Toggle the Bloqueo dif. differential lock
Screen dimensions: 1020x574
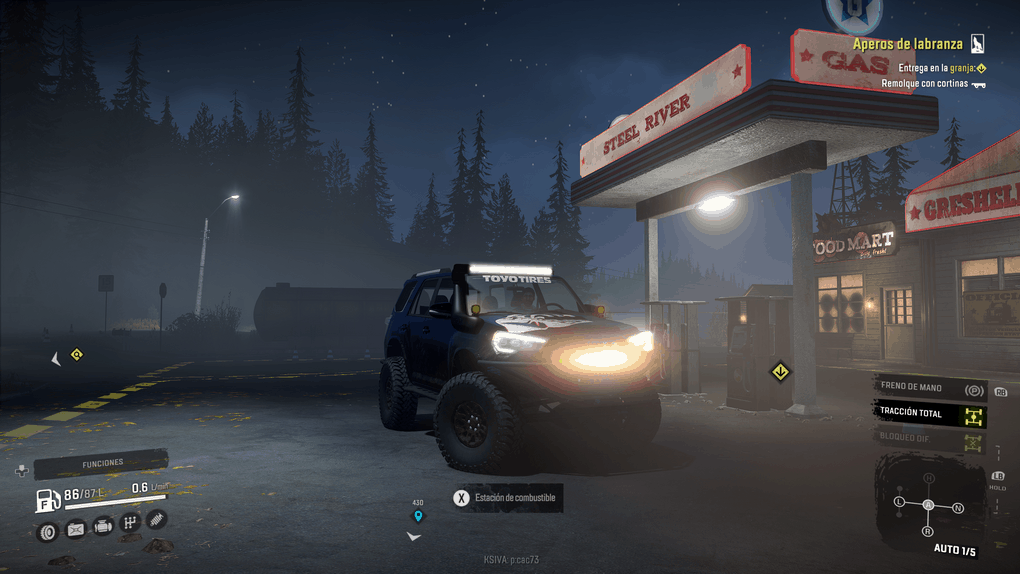tap(929, 438)
